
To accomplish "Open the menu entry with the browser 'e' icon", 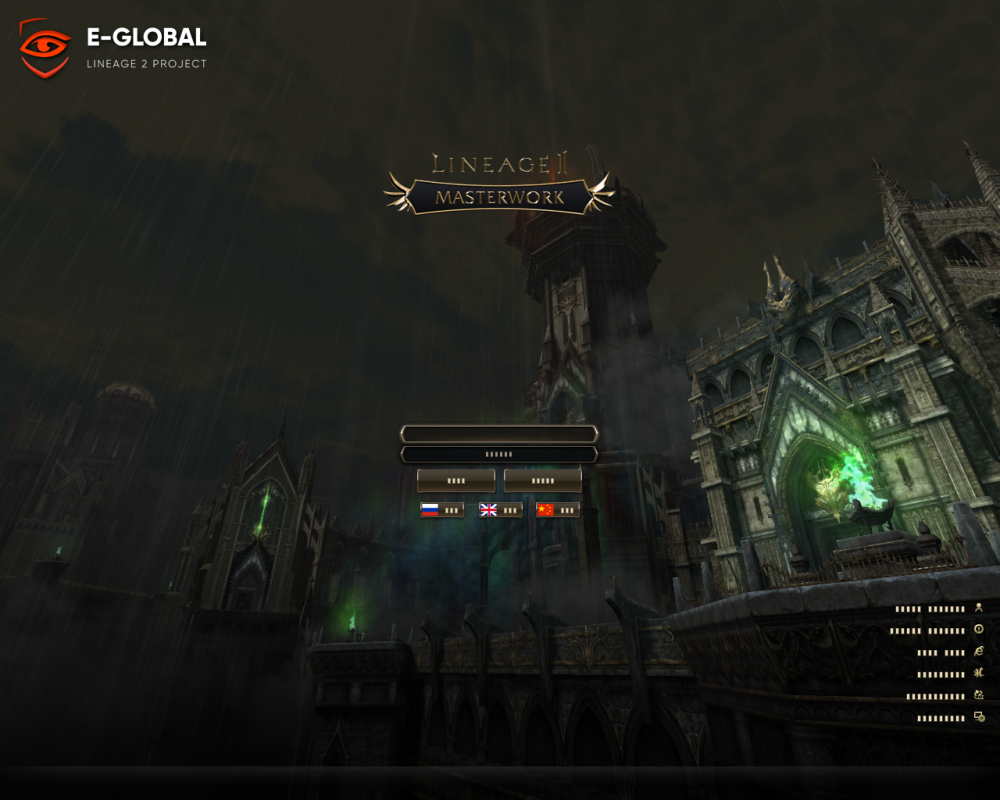I will pos(950,652).
